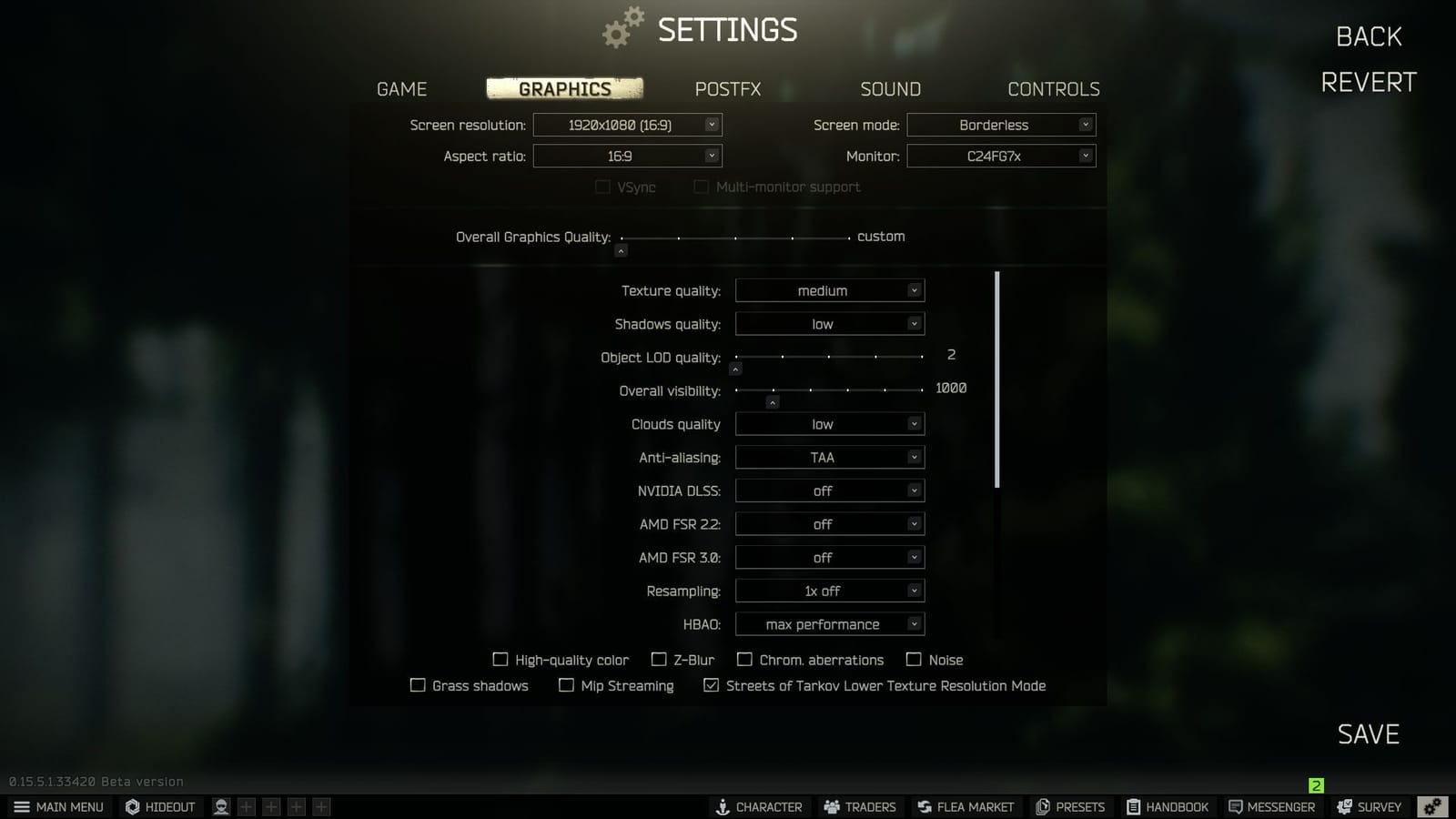Open the Flea Market

coord(966,806)
